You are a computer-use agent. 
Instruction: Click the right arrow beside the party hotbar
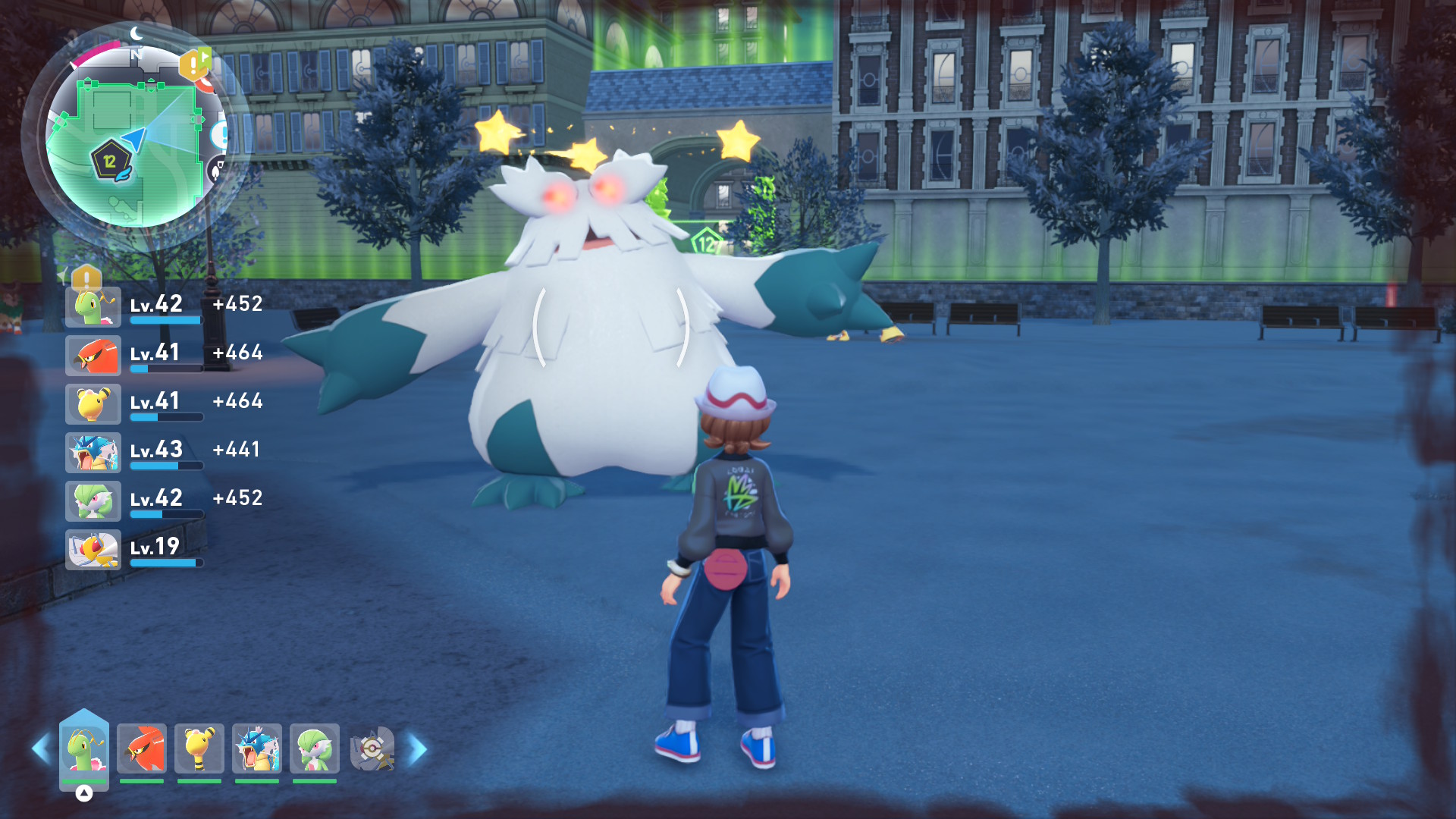[417, 749]
